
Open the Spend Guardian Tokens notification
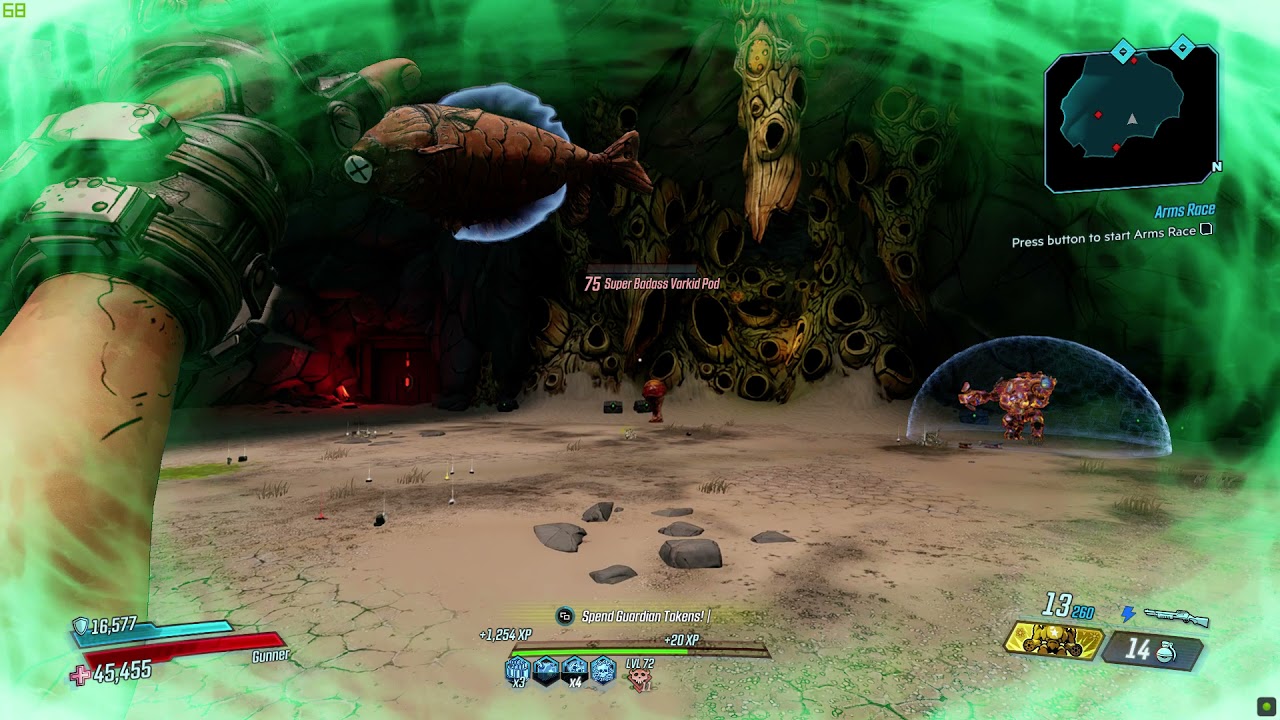pos(645,617)
